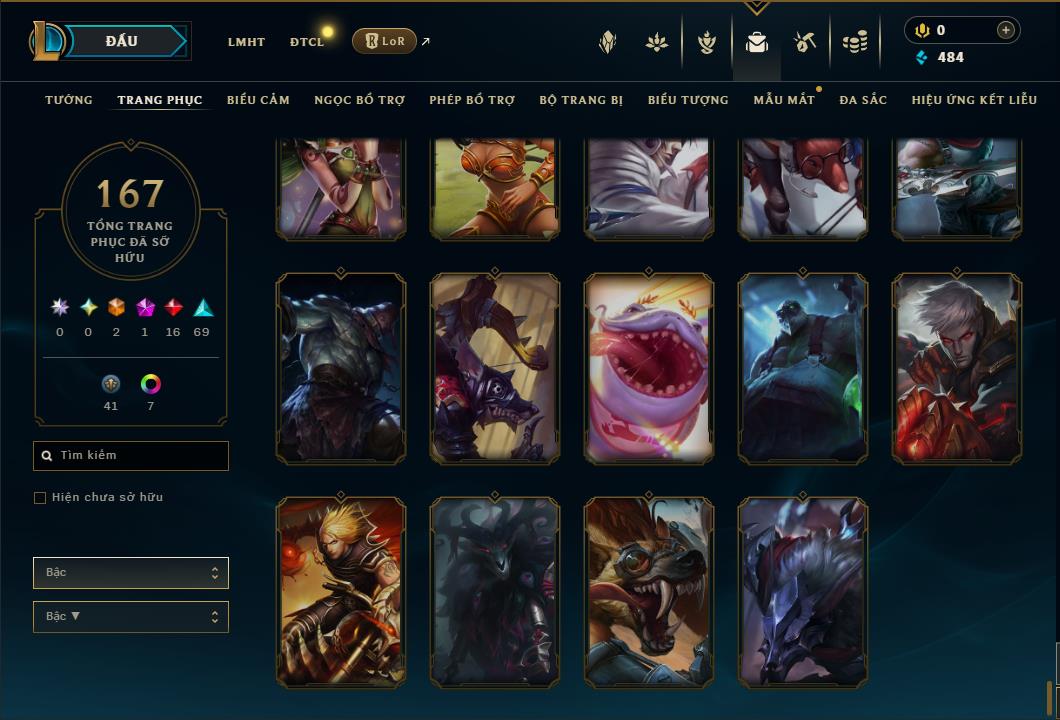Show the BIỂU TƯỢNG tab

tap(688, 100)
